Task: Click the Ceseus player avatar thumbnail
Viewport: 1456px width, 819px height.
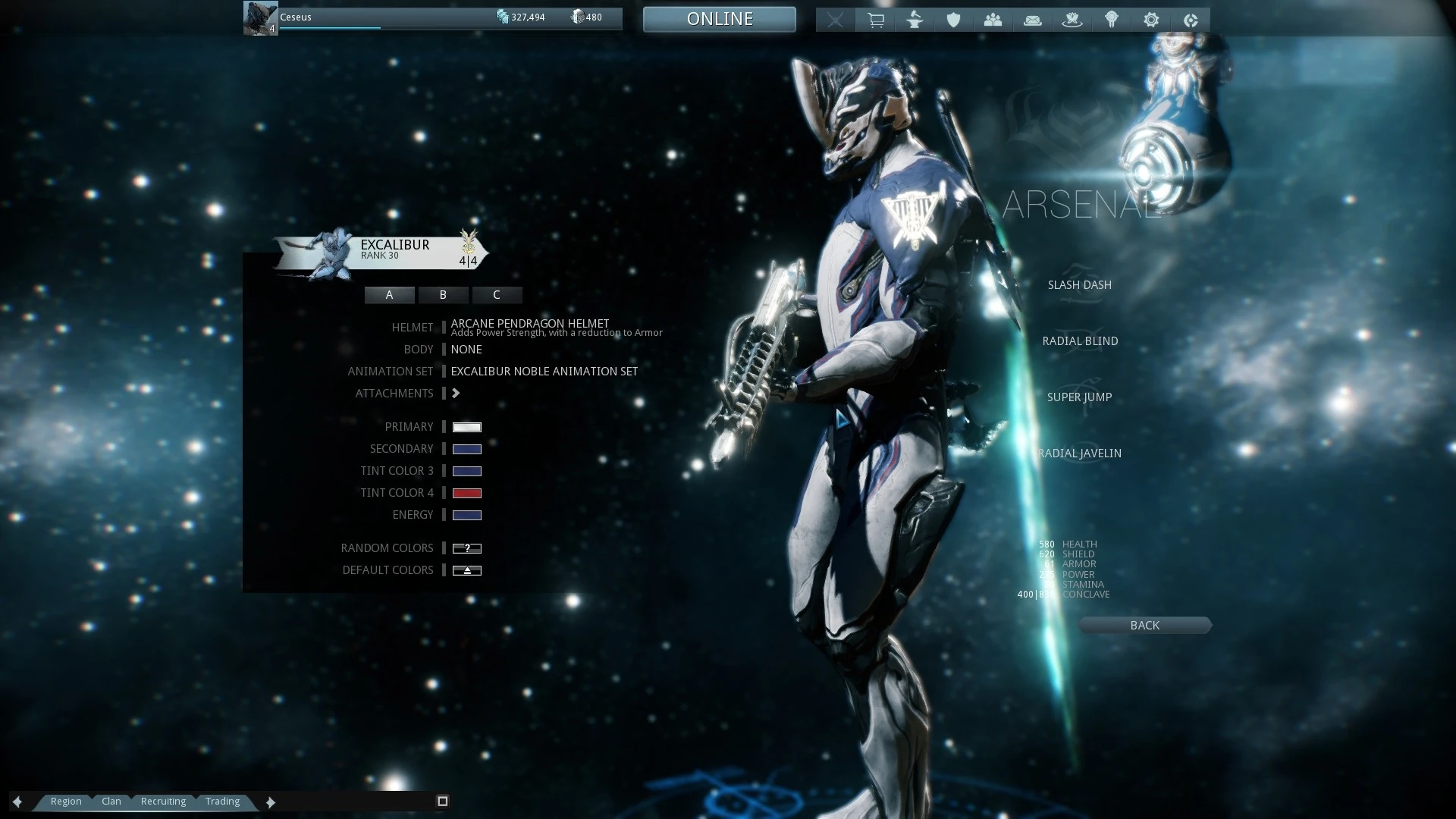Action: pos(260,17)
